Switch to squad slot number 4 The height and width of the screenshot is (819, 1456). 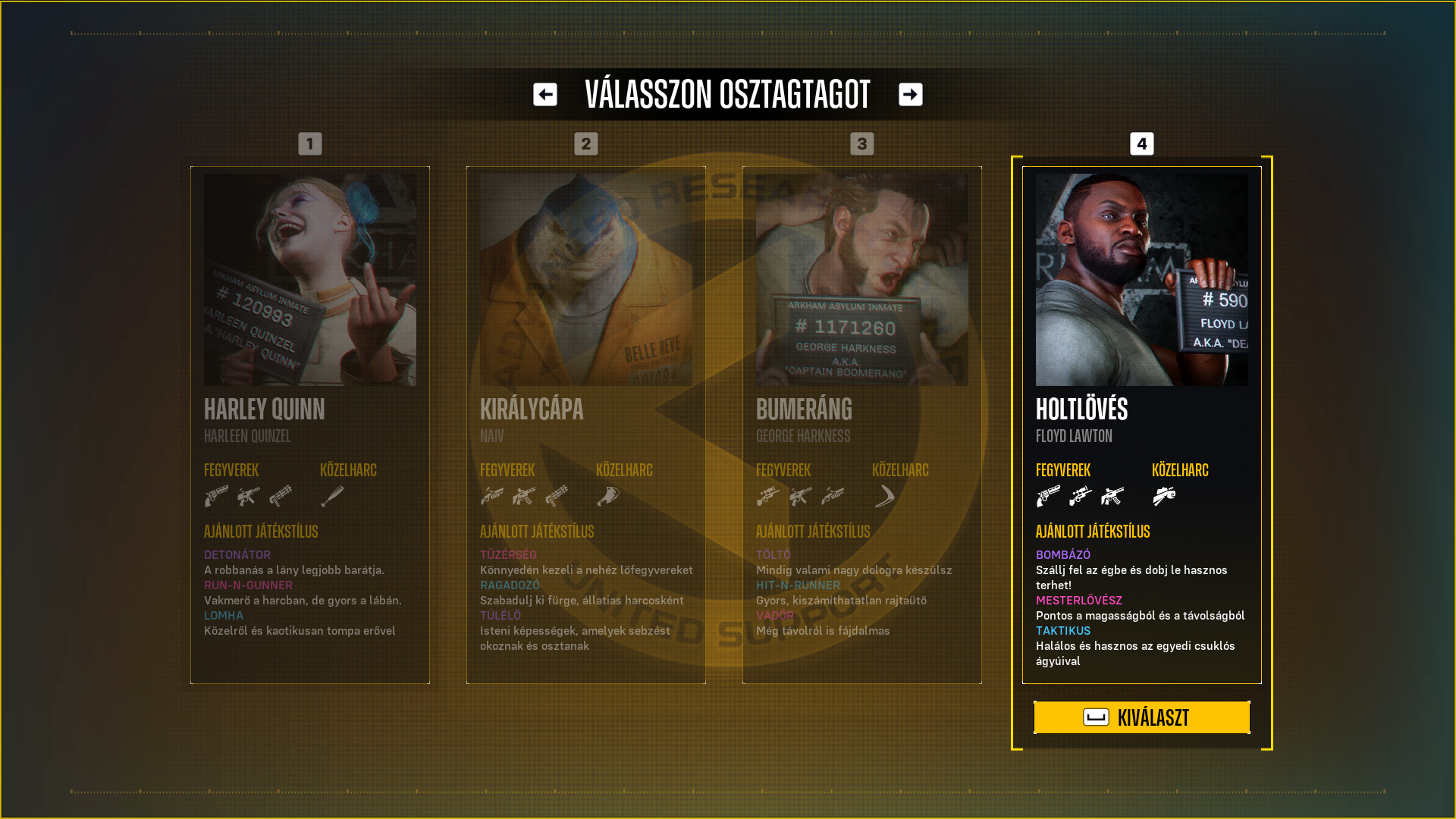(1142, 144)
